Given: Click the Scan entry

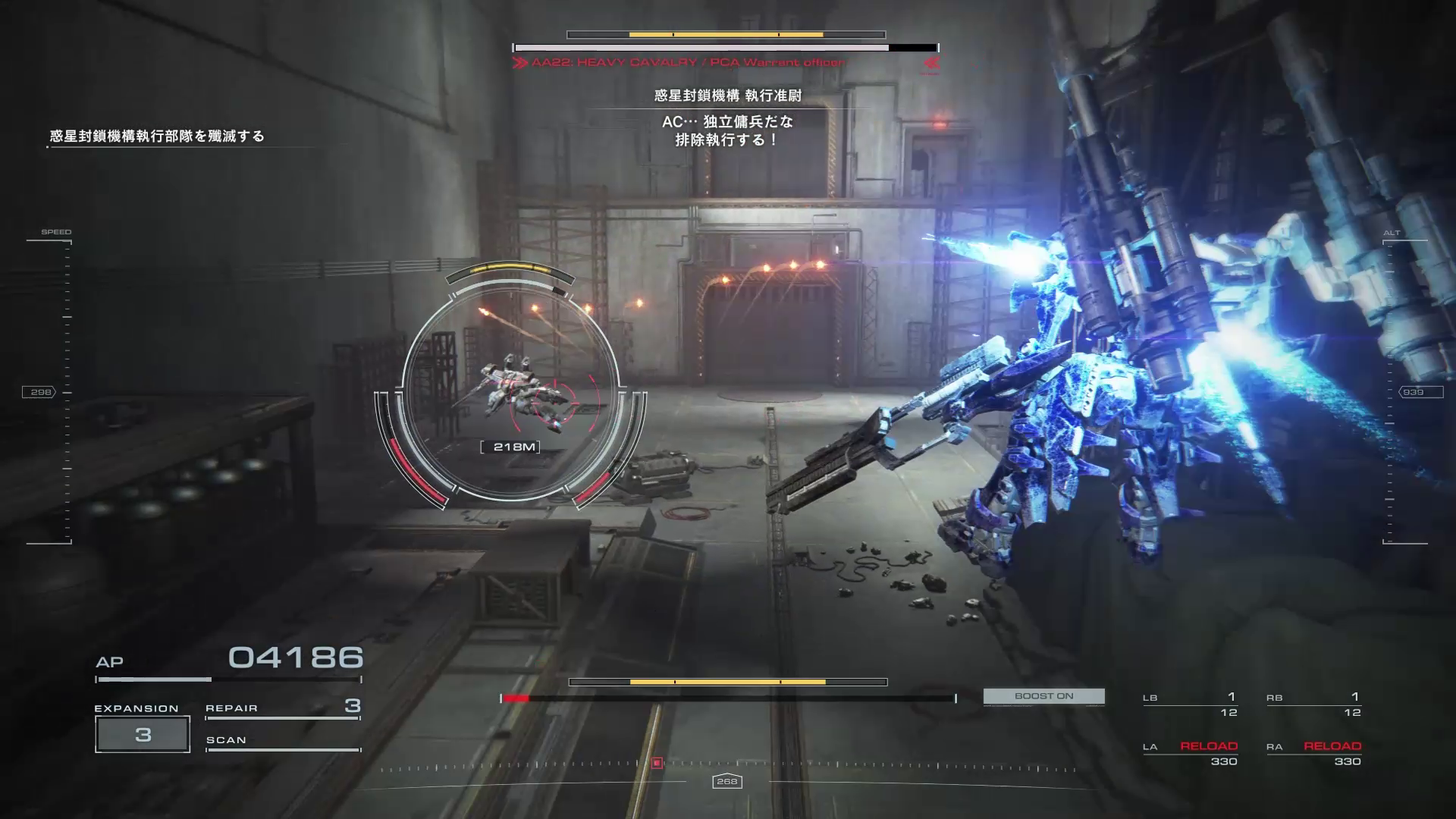Looking at the screenshot, I should pyautogui.click(x=282, y=741).
